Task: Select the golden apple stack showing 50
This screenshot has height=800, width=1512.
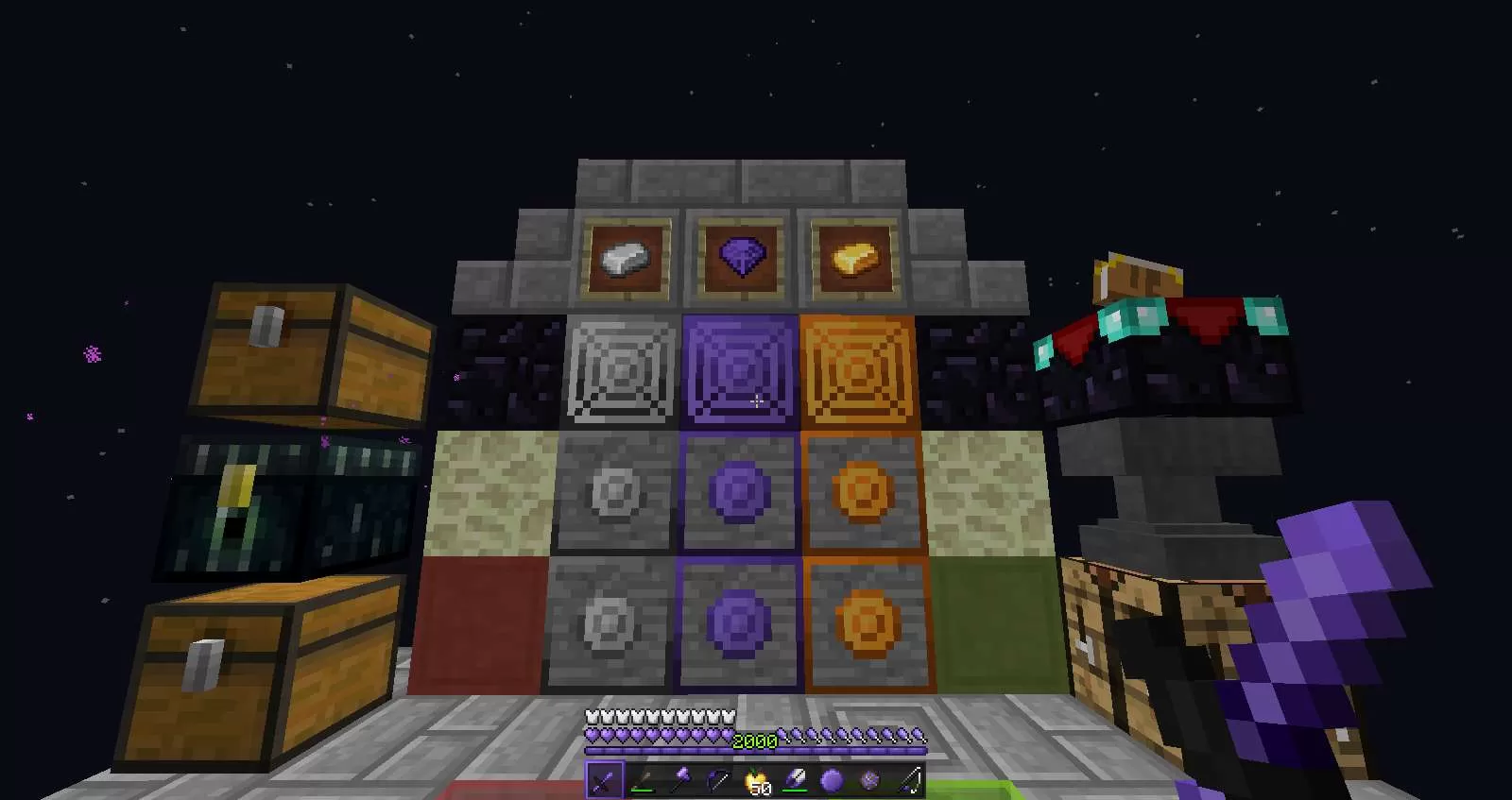Action: [x=756, y=779]
